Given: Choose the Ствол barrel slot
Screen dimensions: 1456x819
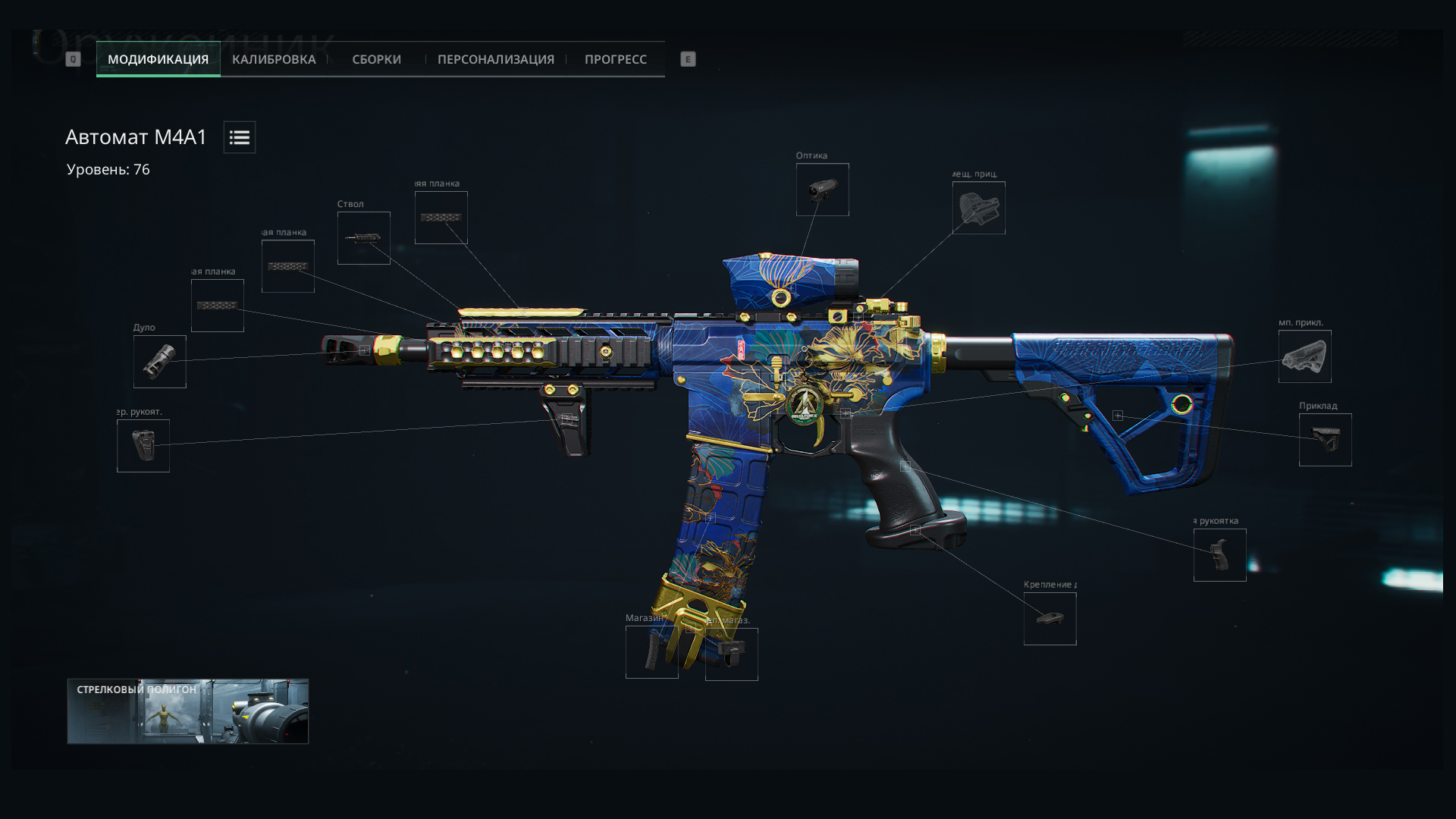Looking at the screenshot, I should tap(364, 238).
